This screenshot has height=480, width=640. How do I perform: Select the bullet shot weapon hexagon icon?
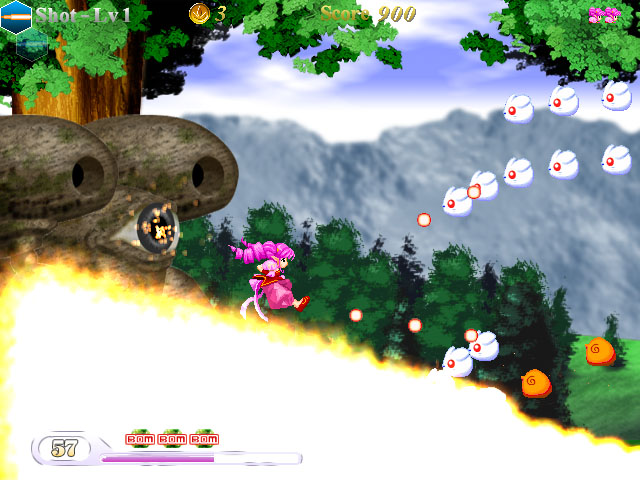(15, 17)
